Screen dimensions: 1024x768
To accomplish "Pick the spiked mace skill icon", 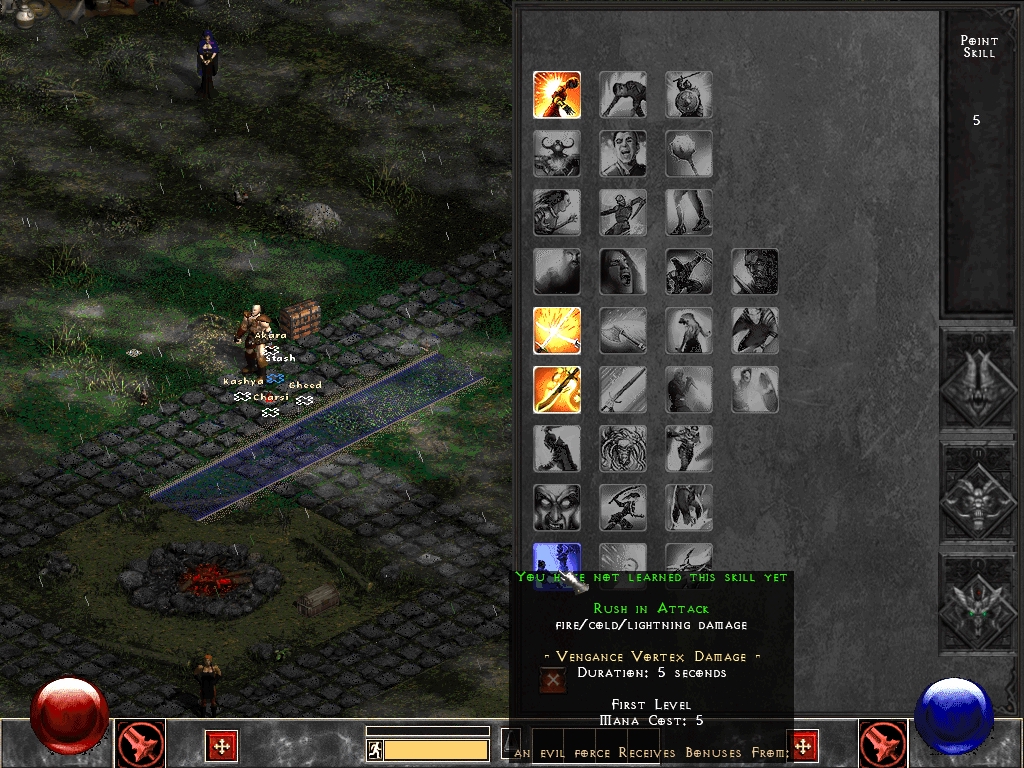I will [x=689, y=154].
